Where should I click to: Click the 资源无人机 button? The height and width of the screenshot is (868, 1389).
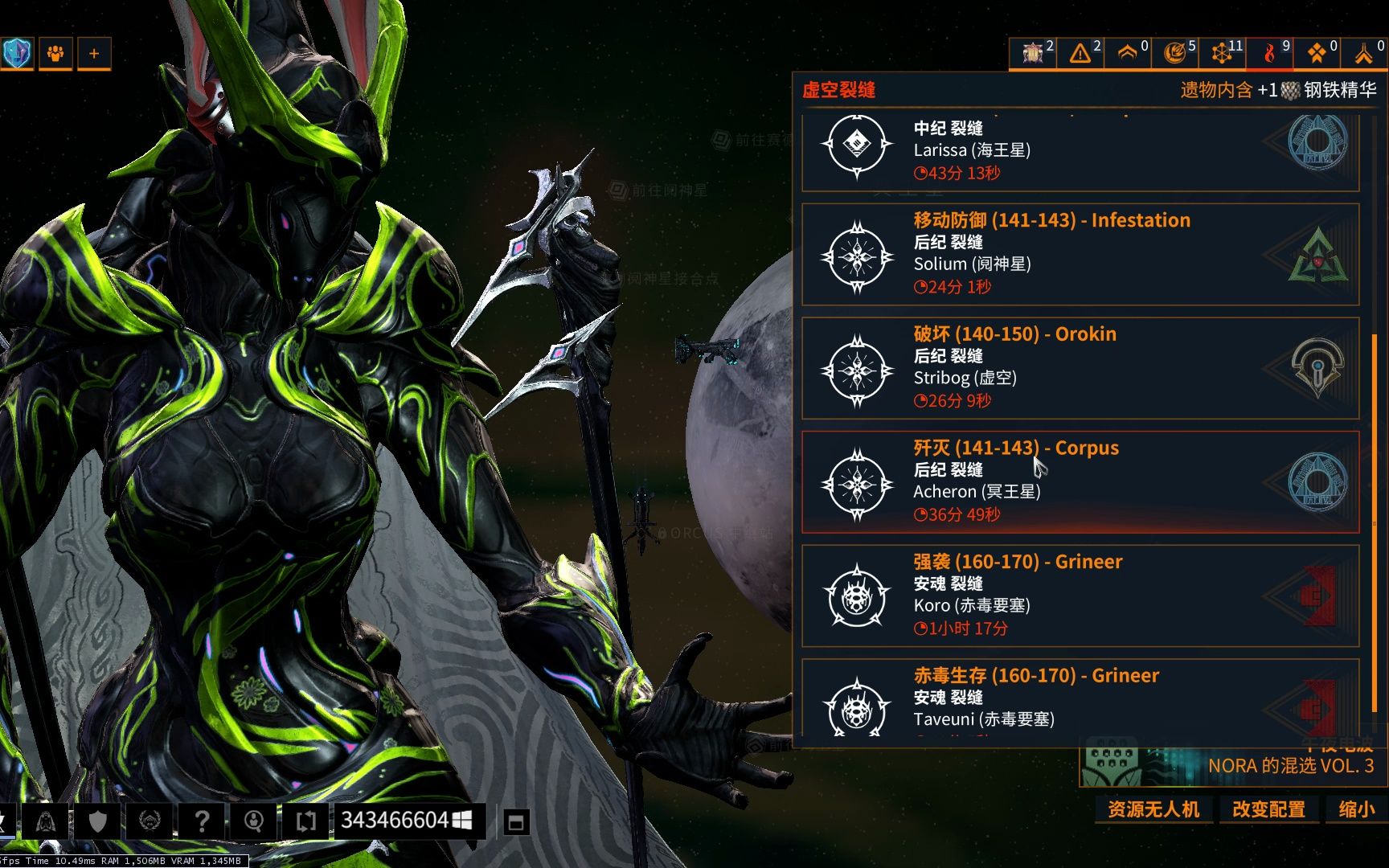[x=1153, y=810]
